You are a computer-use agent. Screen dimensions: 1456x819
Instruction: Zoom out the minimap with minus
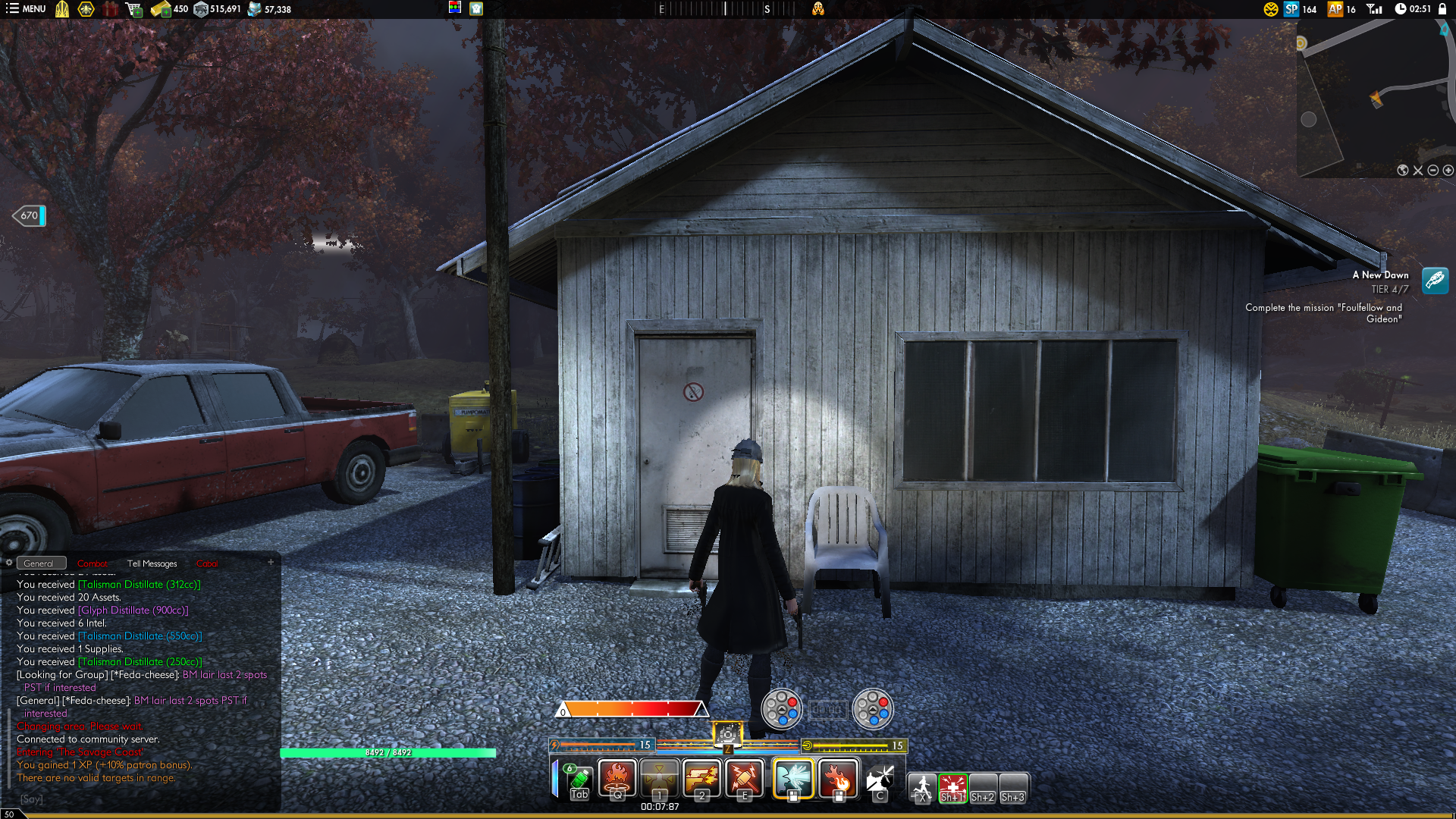tap(1433, 171)
